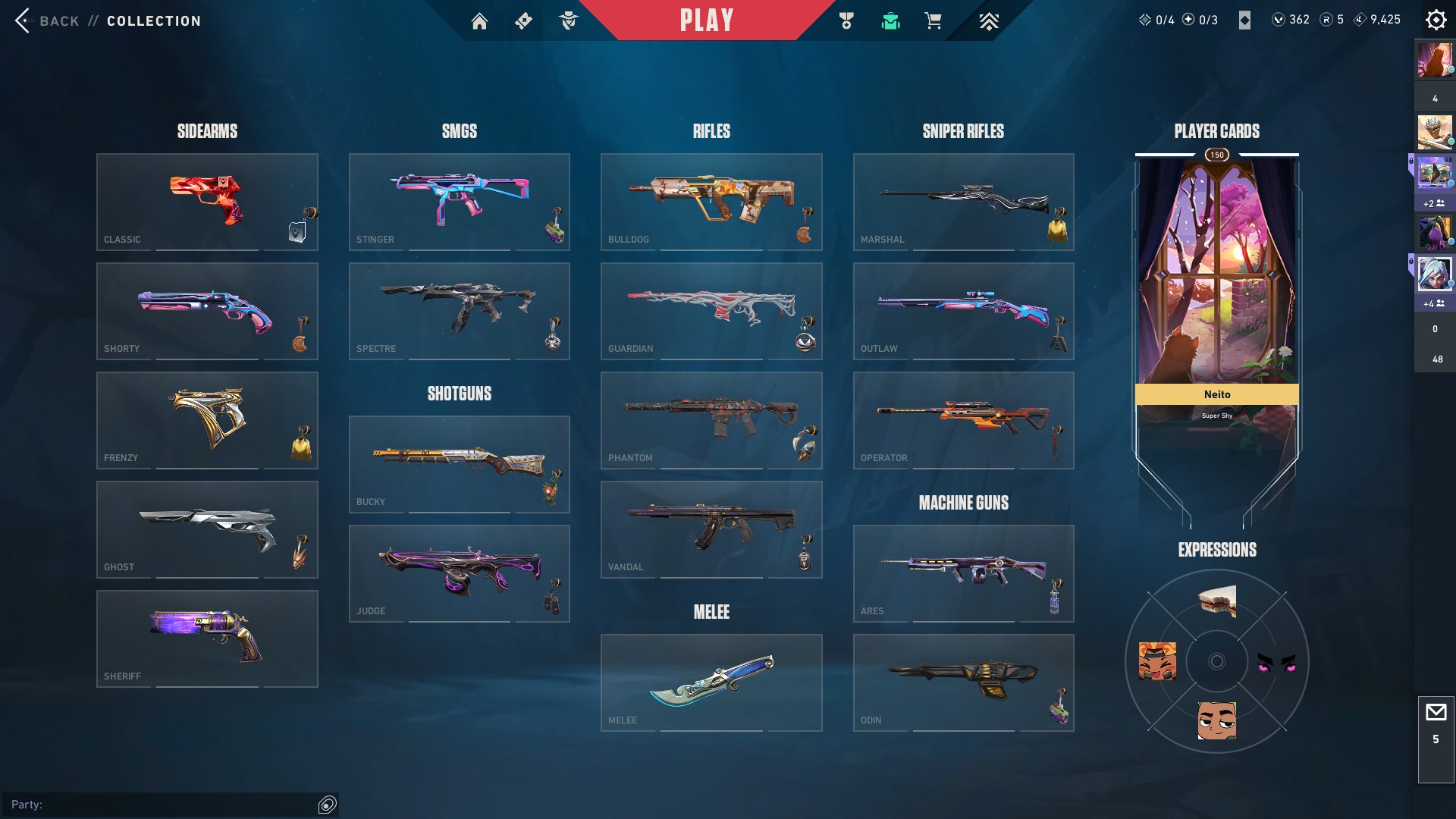Open the Neito player card
The height and width of the screenshot is (819, 1456).
click(1216, 303)
